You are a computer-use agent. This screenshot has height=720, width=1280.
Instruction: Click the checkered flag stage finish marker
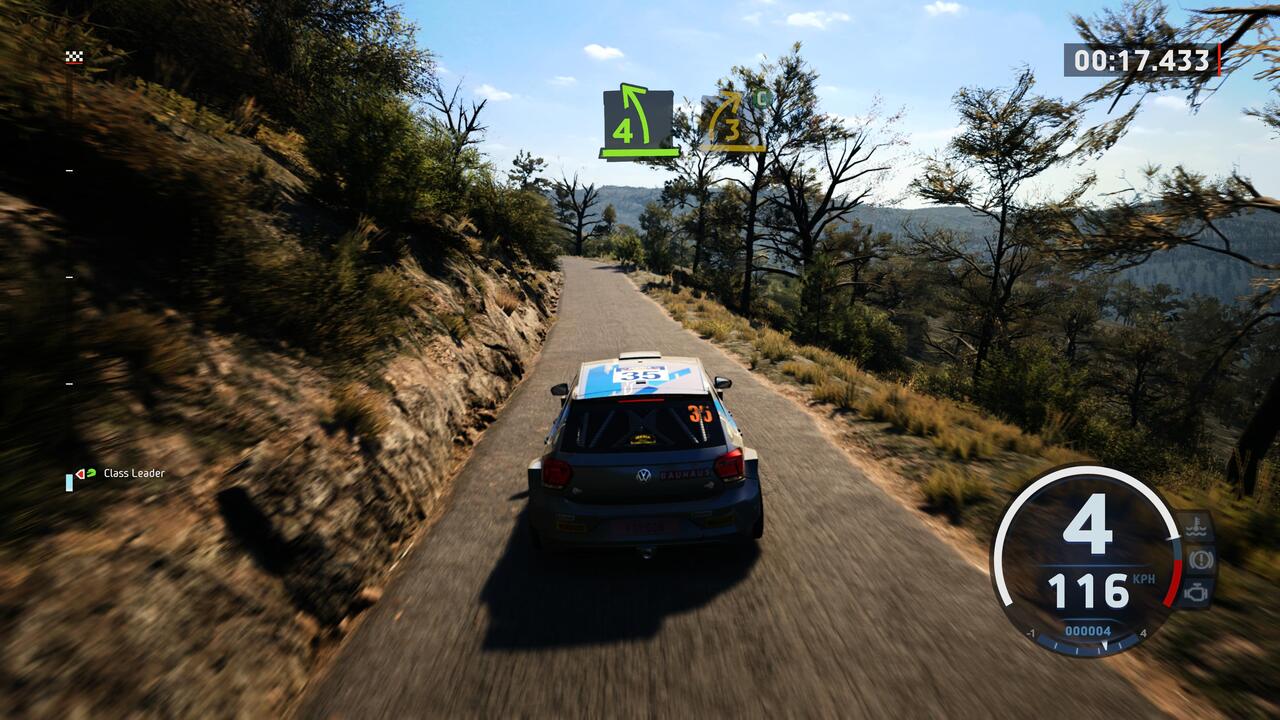(74, 57)
